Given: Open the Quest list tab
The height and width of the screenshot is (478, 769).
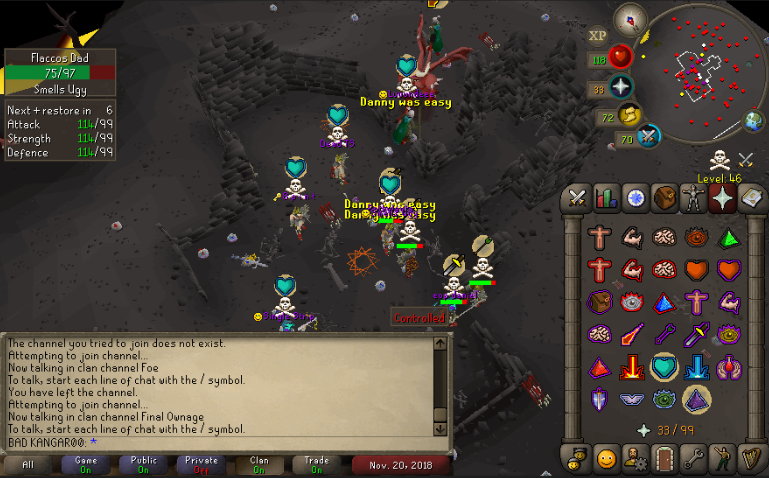Looking at the screenshot, I should (634, 198).
